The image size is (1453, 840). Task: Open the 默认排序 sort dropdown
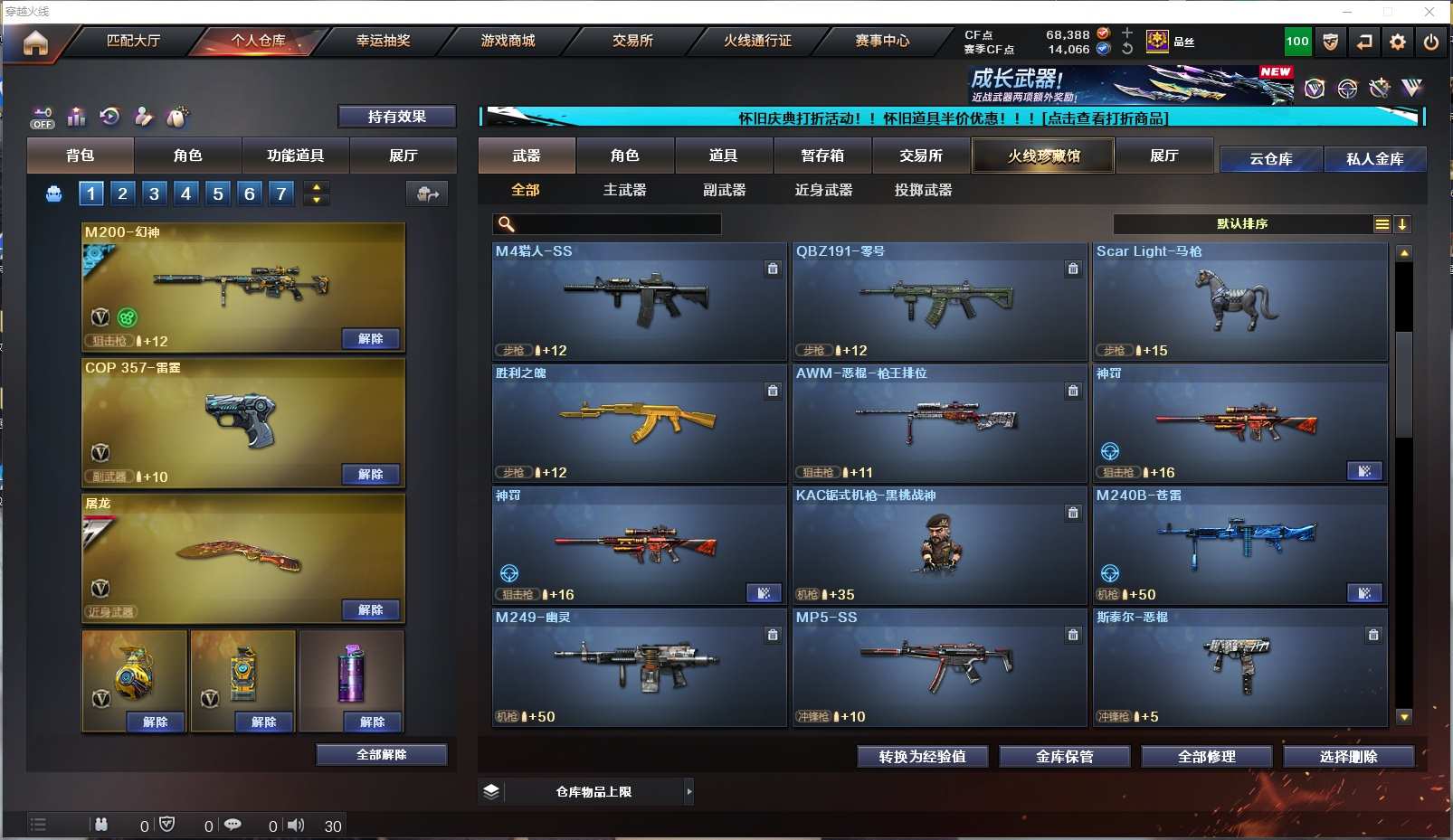(1242, 224)
